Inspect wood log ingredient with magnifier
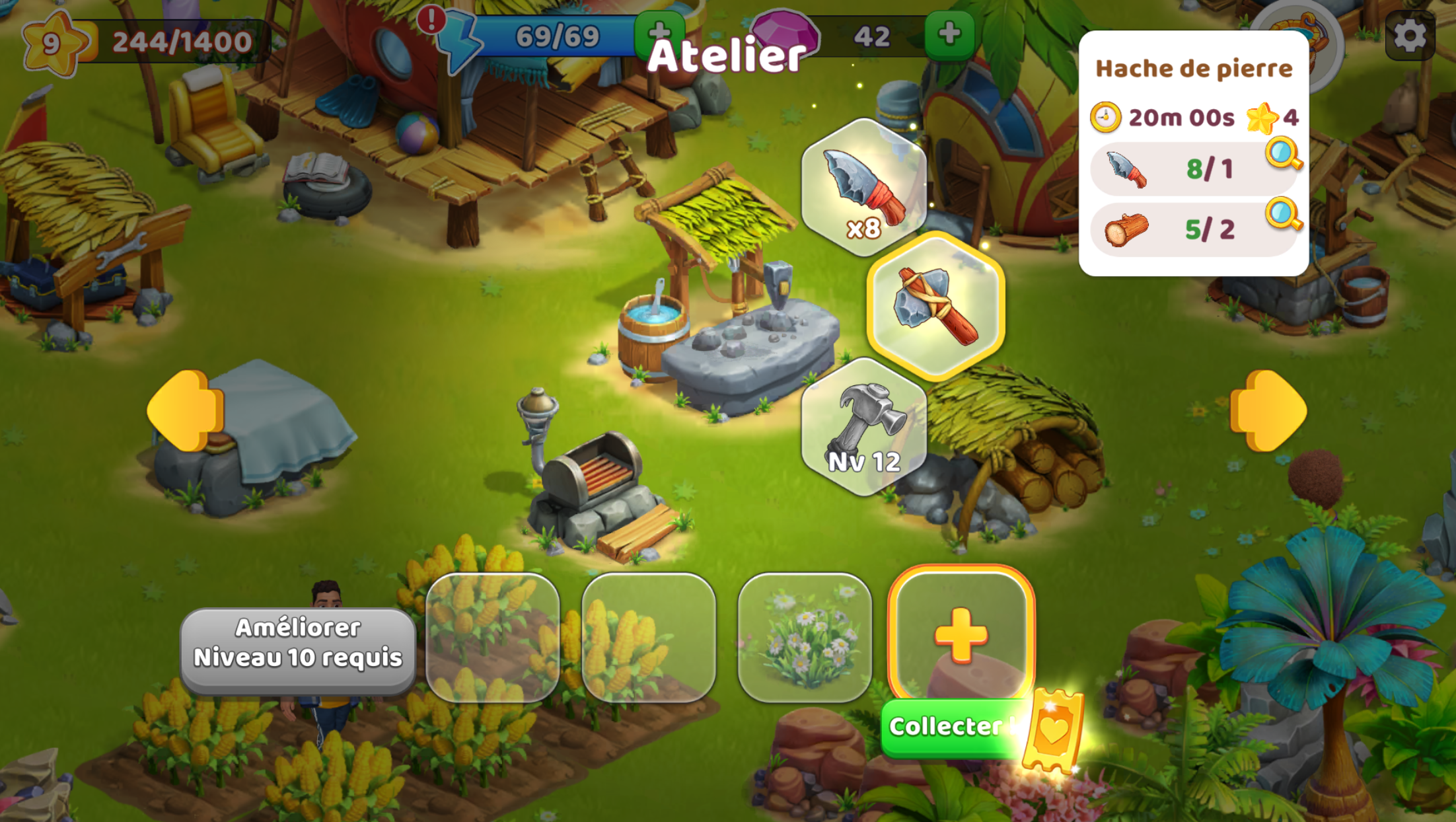This screenshot has width=1456, height=822. click(1283, 214)
